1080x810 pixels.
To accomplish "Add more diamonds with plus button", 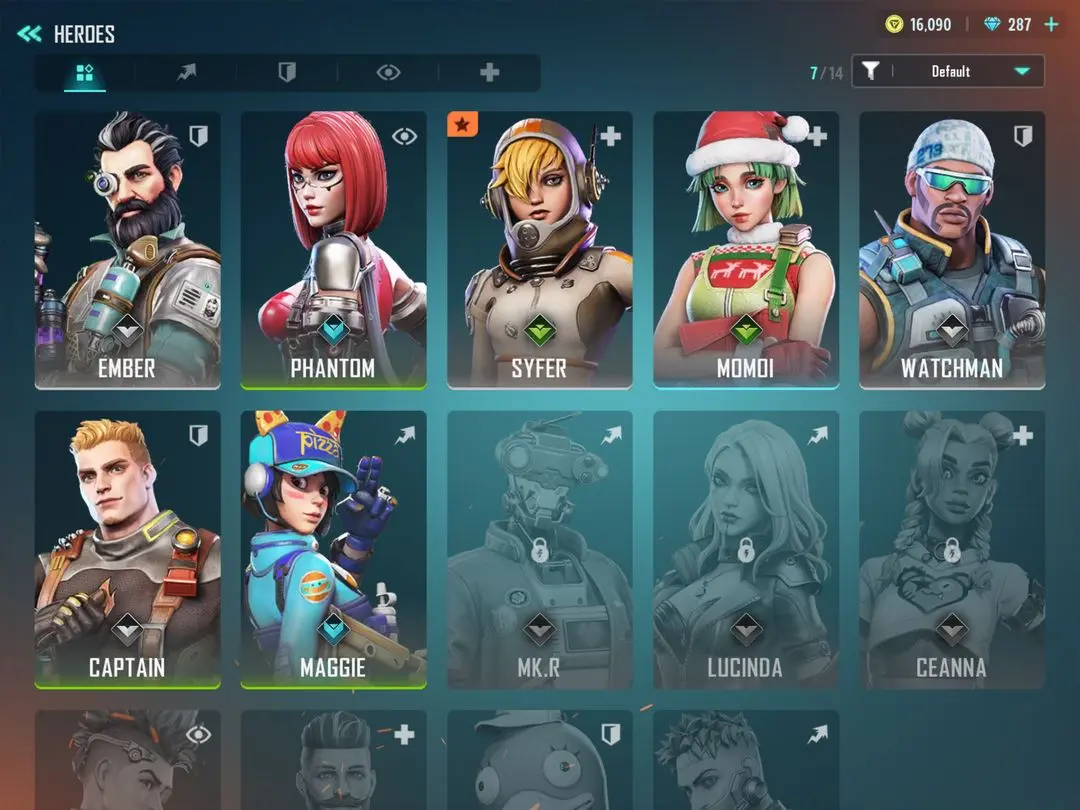I will pyautogui.click(x=1051, y=24).
